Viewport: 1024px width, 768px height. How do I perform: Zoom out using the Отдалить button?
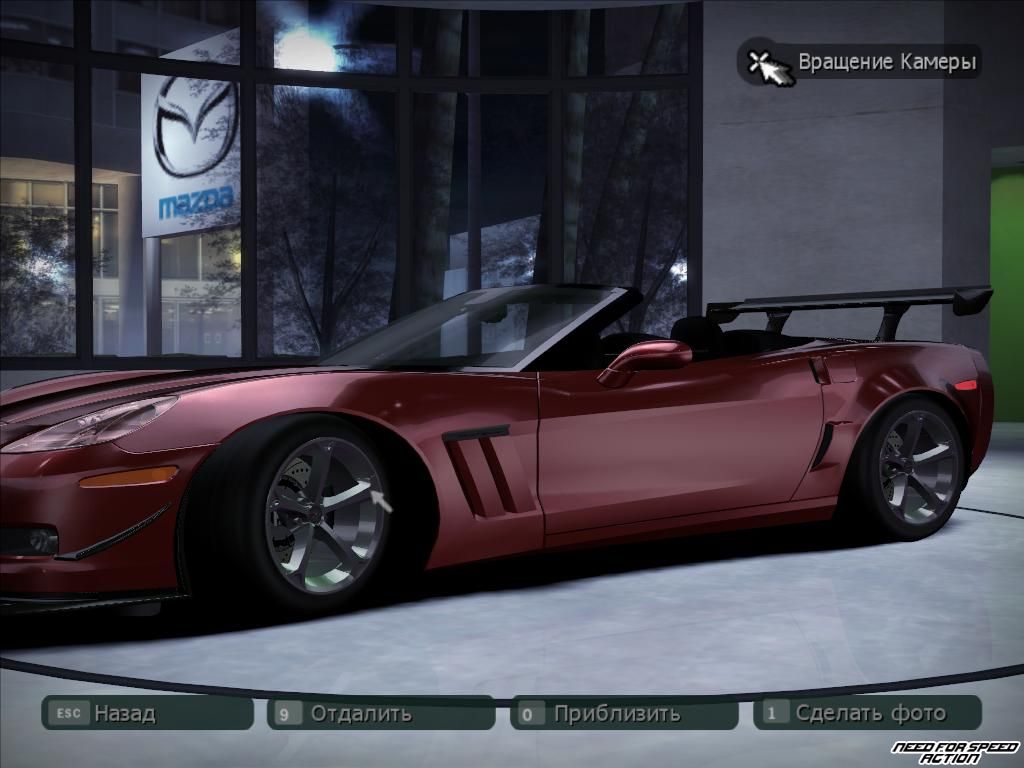tap(380, 713)
